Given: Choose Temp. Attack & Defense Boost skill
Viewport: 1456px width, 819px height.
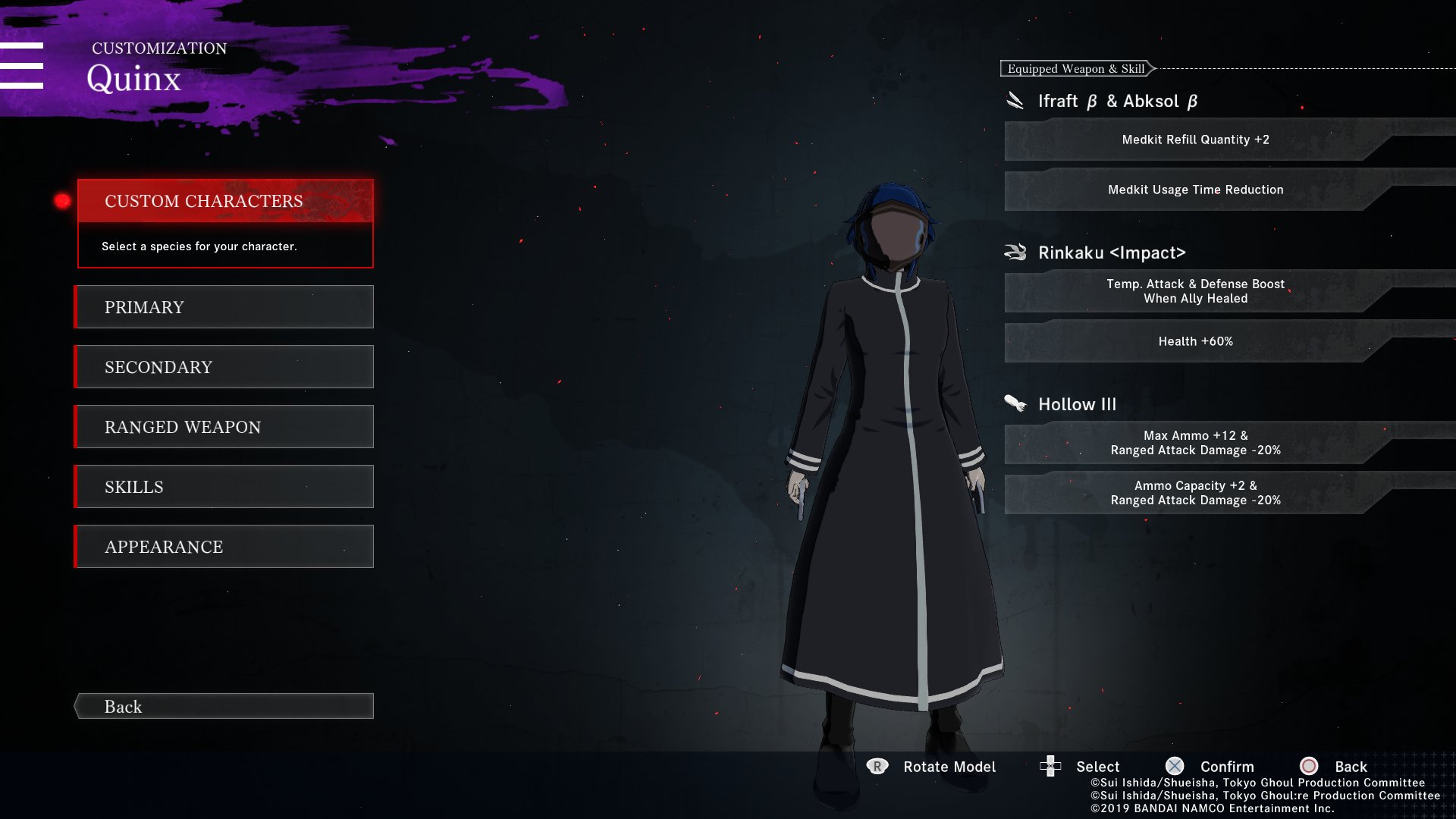Looking at the screenshot, I should pos(1195,291).
